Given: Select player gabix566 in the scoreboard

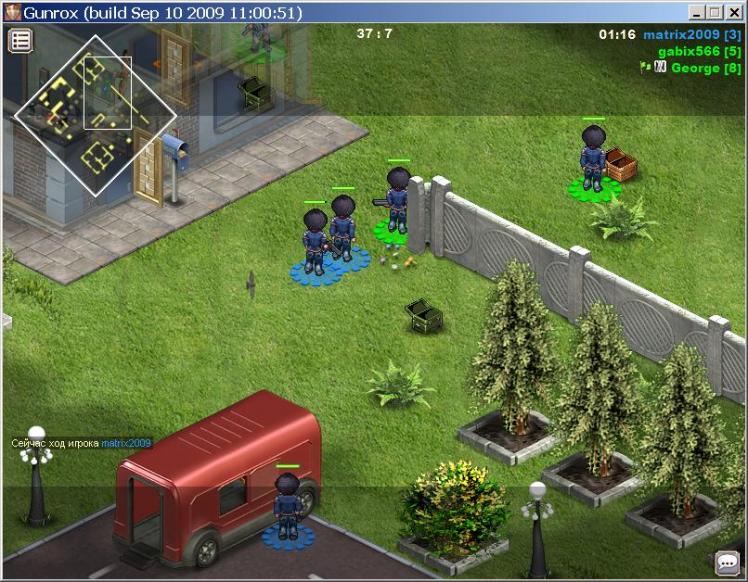Looking at the screenshot, I should 699,51.
